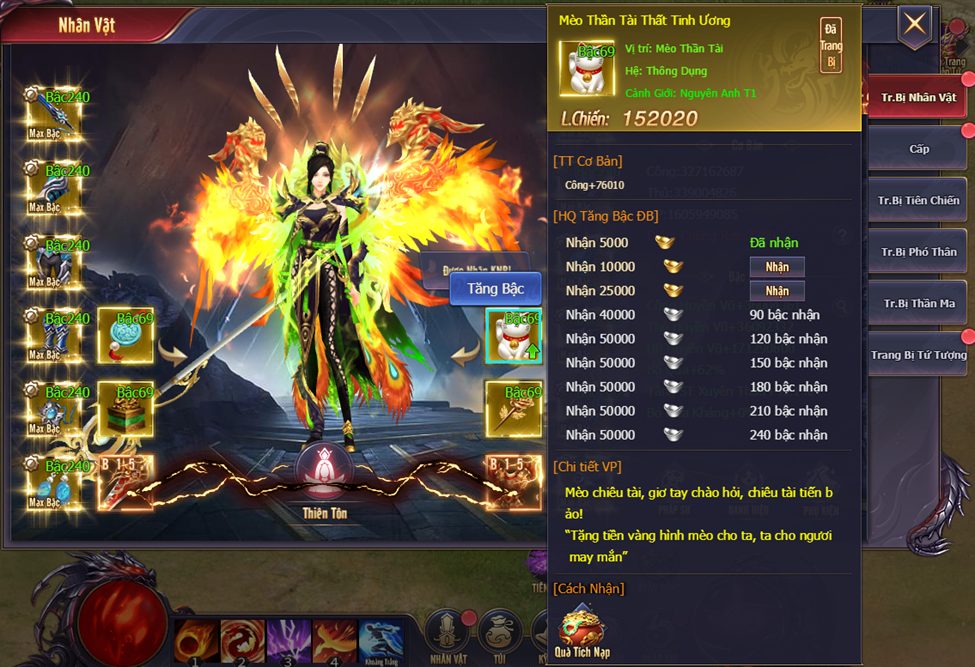
Task: Select the golden rose equipment slot
Action: (514, 407)
